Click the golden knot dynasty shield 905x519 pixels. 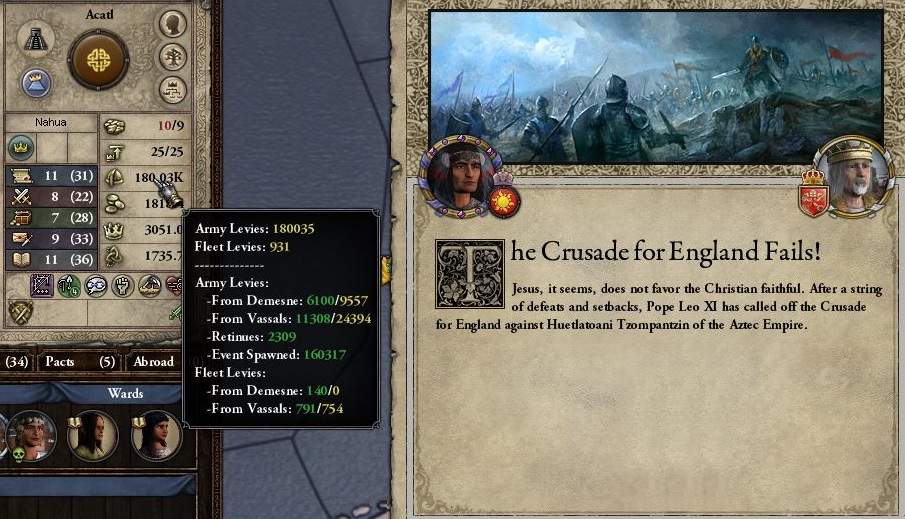(98, 59)
